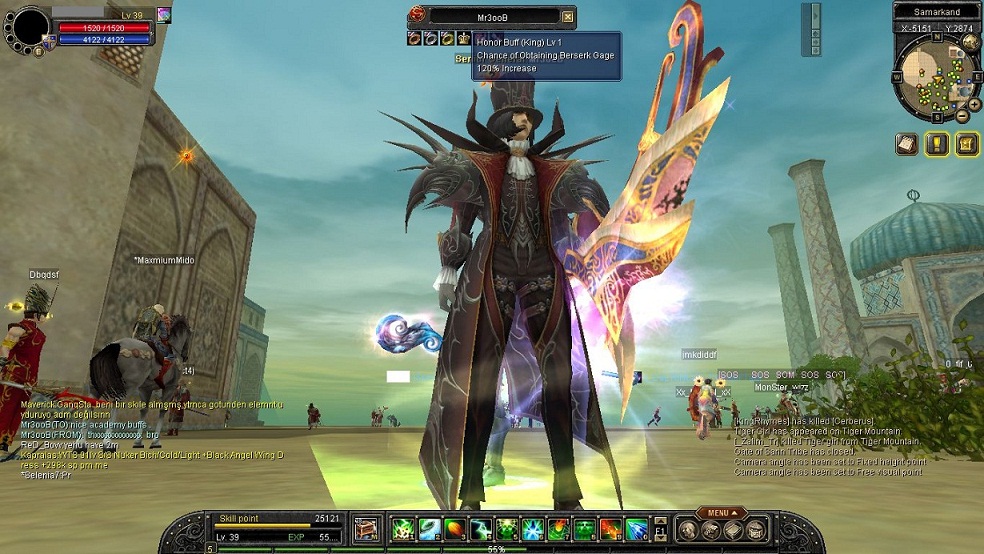
Task: Switch hotbar page down below F1
Action: coord(660,539)
